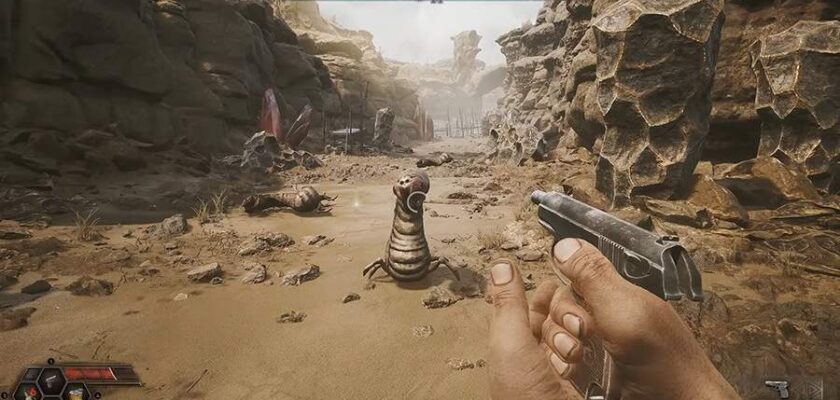Select the pistol slot in the hex HUD
840x400 pixels.
(x=52, y=381)
